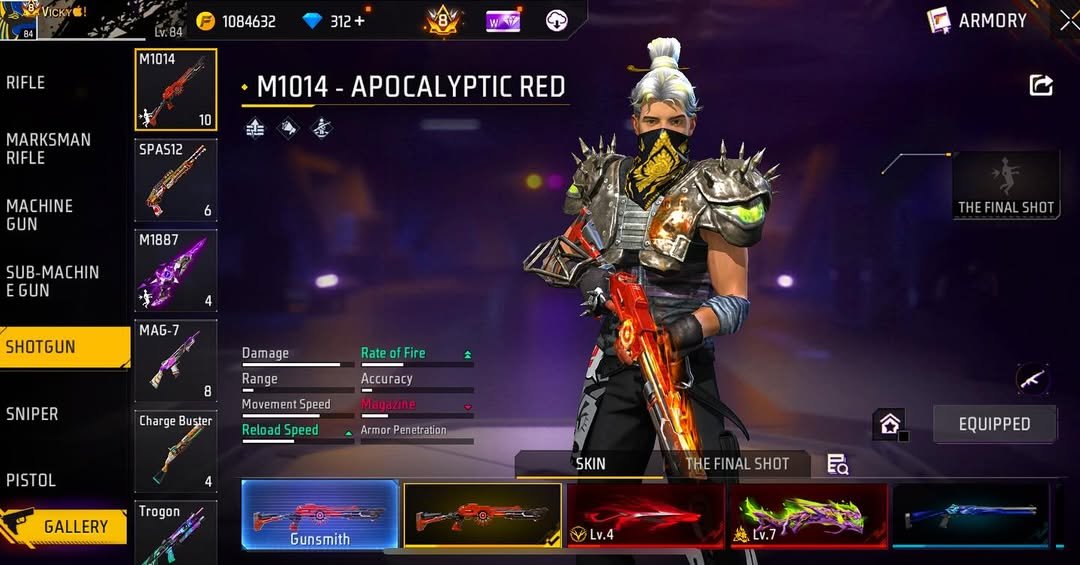The width and height of the screenshot is (1080, 565).
Task: Pick the MAG-7 shotgun tile
Action: tap(176, 361)
